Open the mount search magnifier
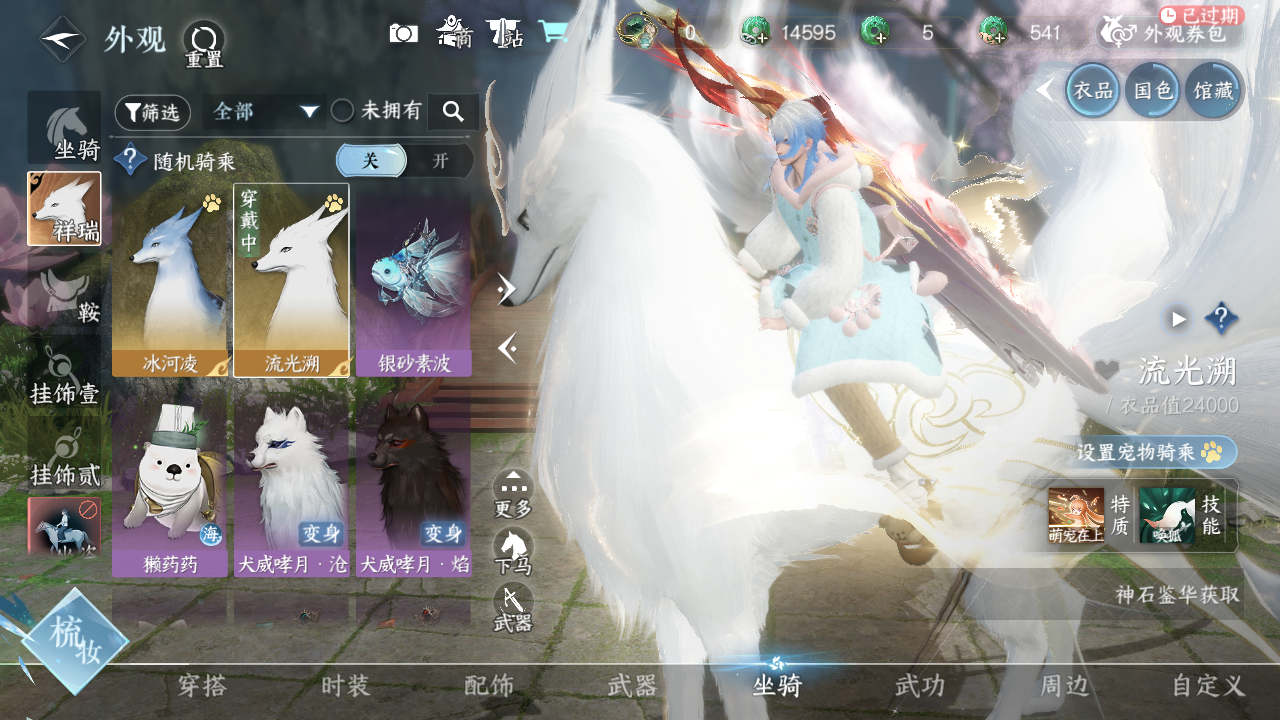1280x720 pixels. 453,112
